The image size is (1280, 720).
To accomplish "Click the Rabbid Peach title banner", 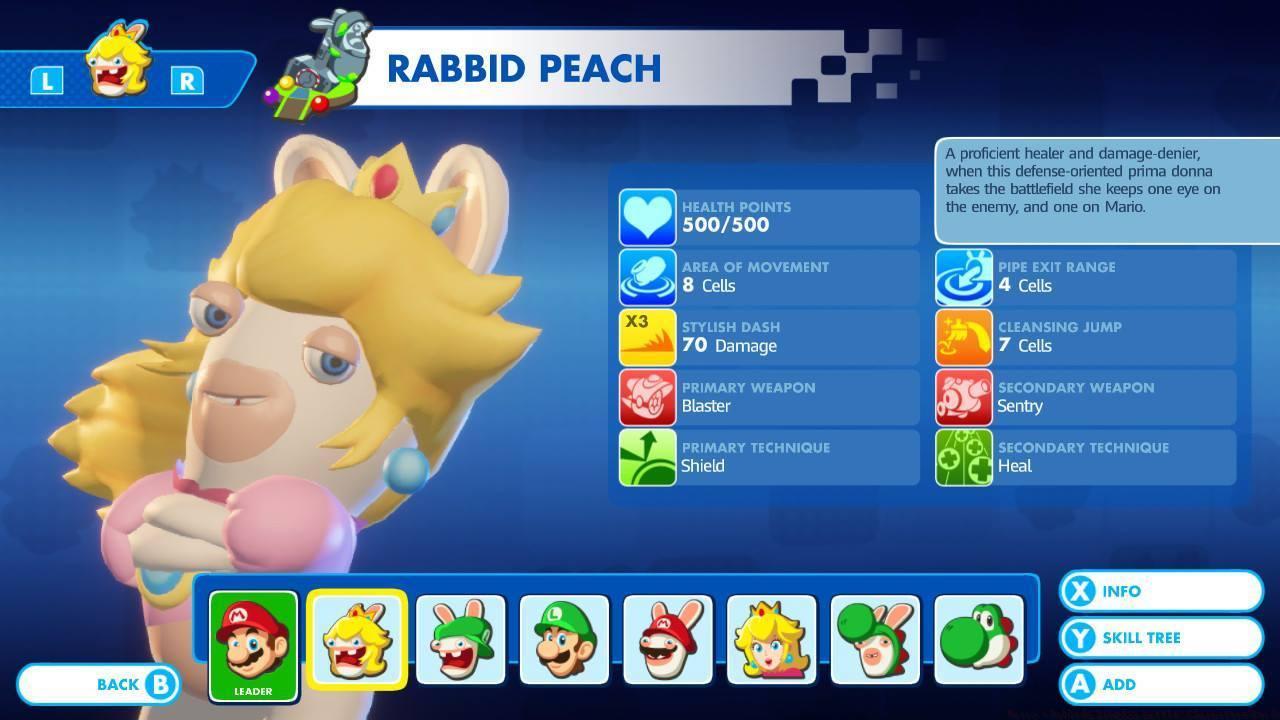I will (x=524, y=69).
